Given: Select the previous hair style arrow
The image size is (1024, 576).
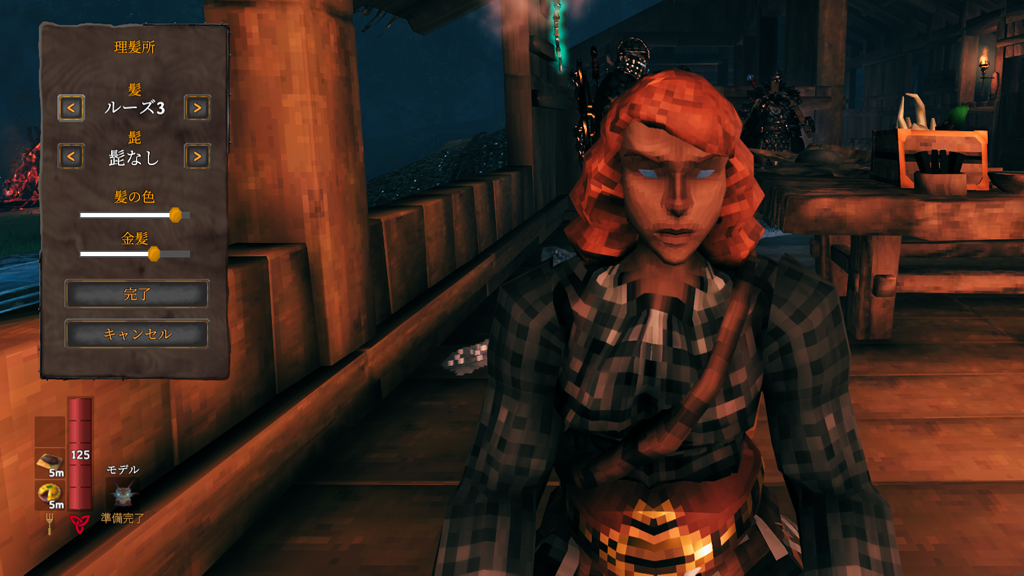Looking at the screenshot, I should tap(71, 107).
